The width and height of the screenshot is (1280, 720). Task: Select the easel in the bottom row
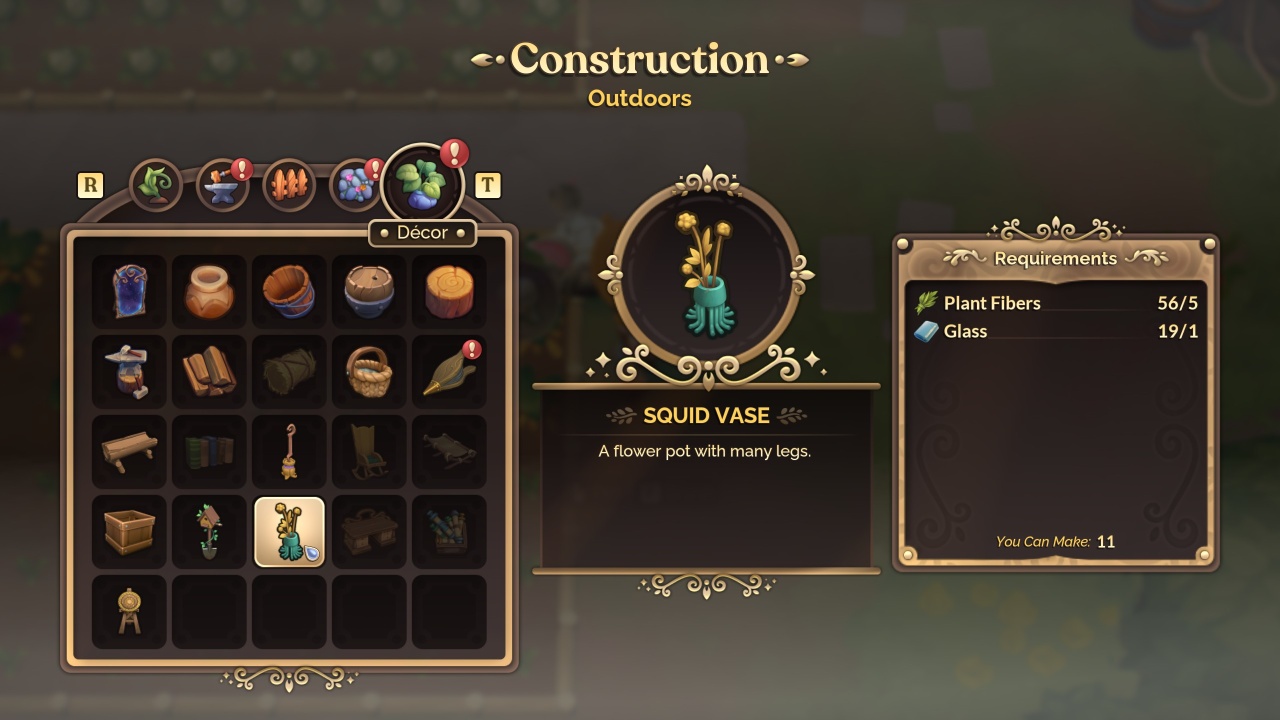128,610
